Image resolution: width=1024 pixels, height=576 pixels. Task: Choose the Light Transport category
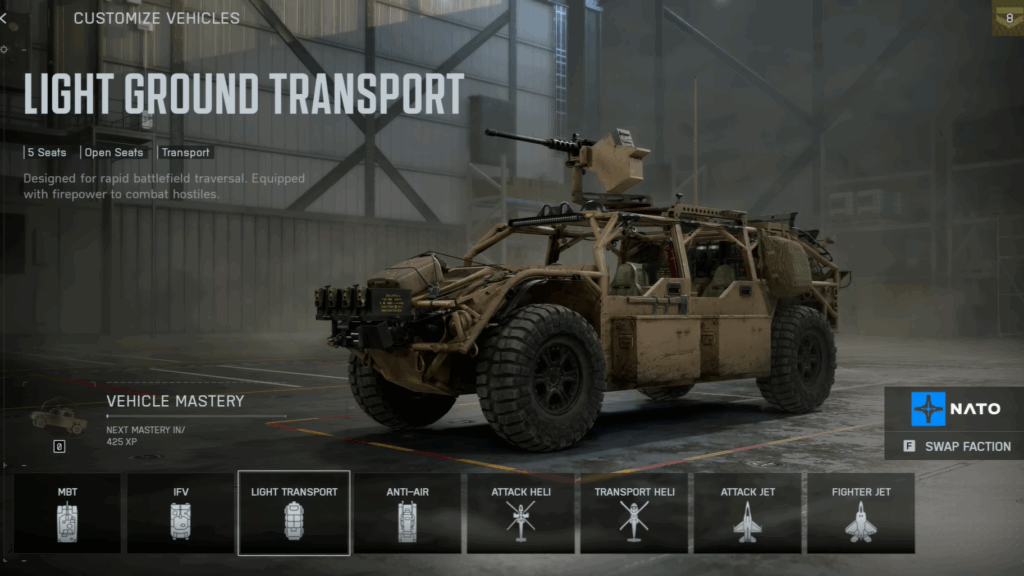(294, 513)
